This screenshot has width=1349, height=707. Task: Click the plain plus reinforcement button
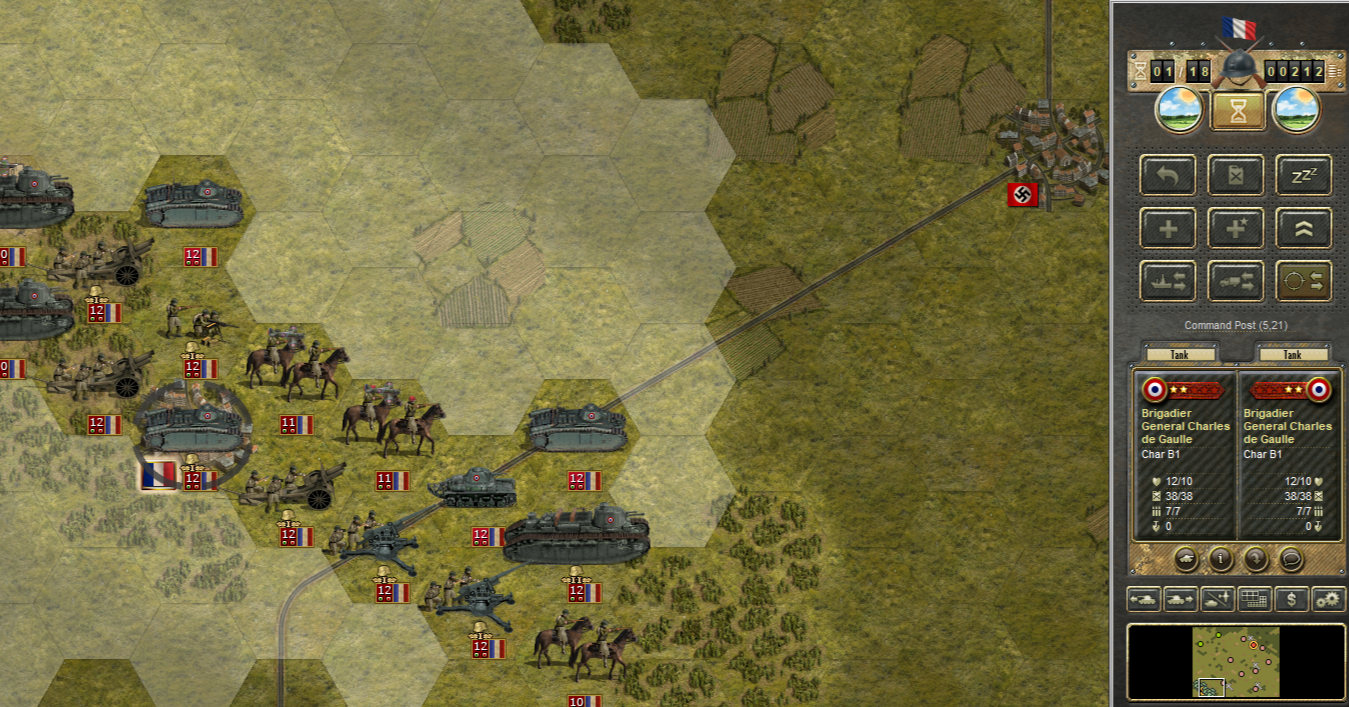(1167, 228)
